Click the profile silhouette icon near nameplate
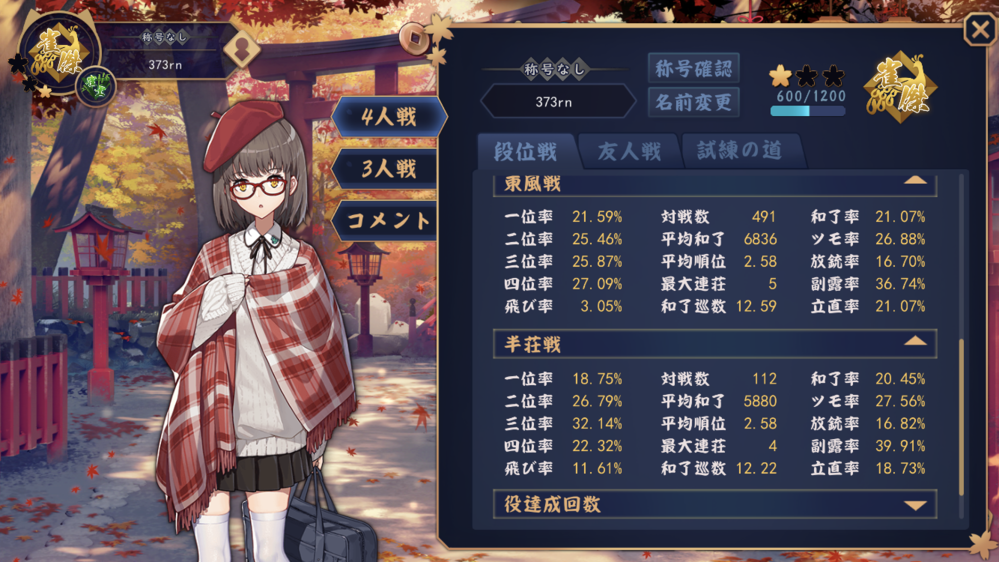The height and width of the screenshot is (562, 999). tap(241, 48)
